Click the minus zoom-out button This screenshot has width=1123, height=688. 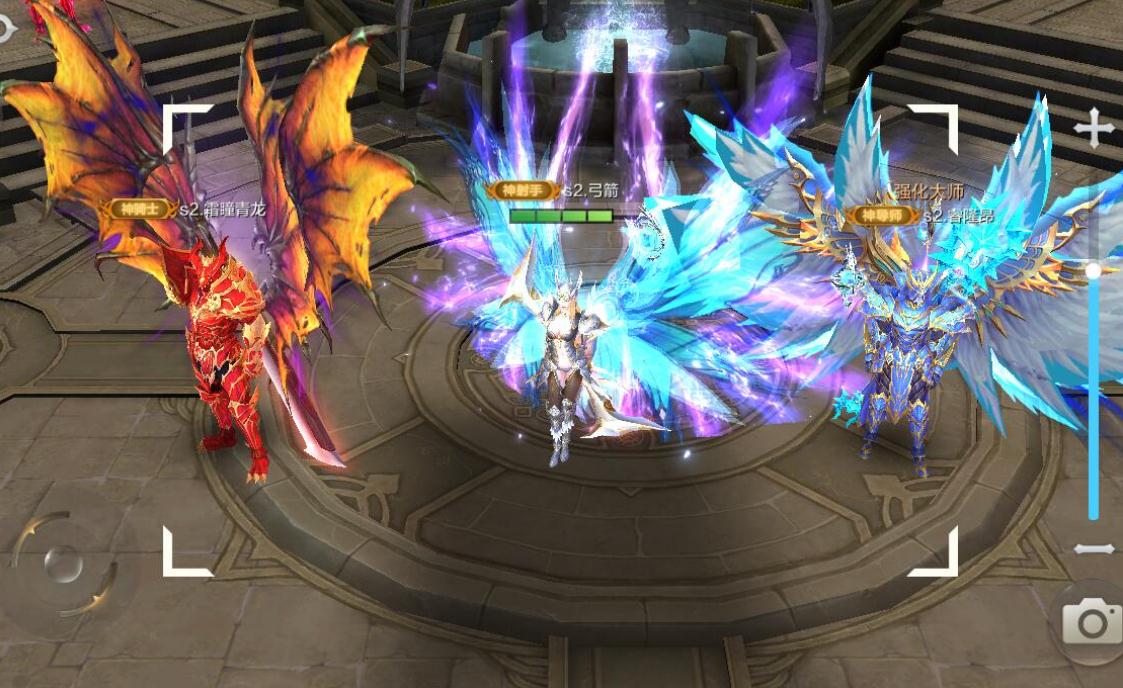(x=1093, y=549)
